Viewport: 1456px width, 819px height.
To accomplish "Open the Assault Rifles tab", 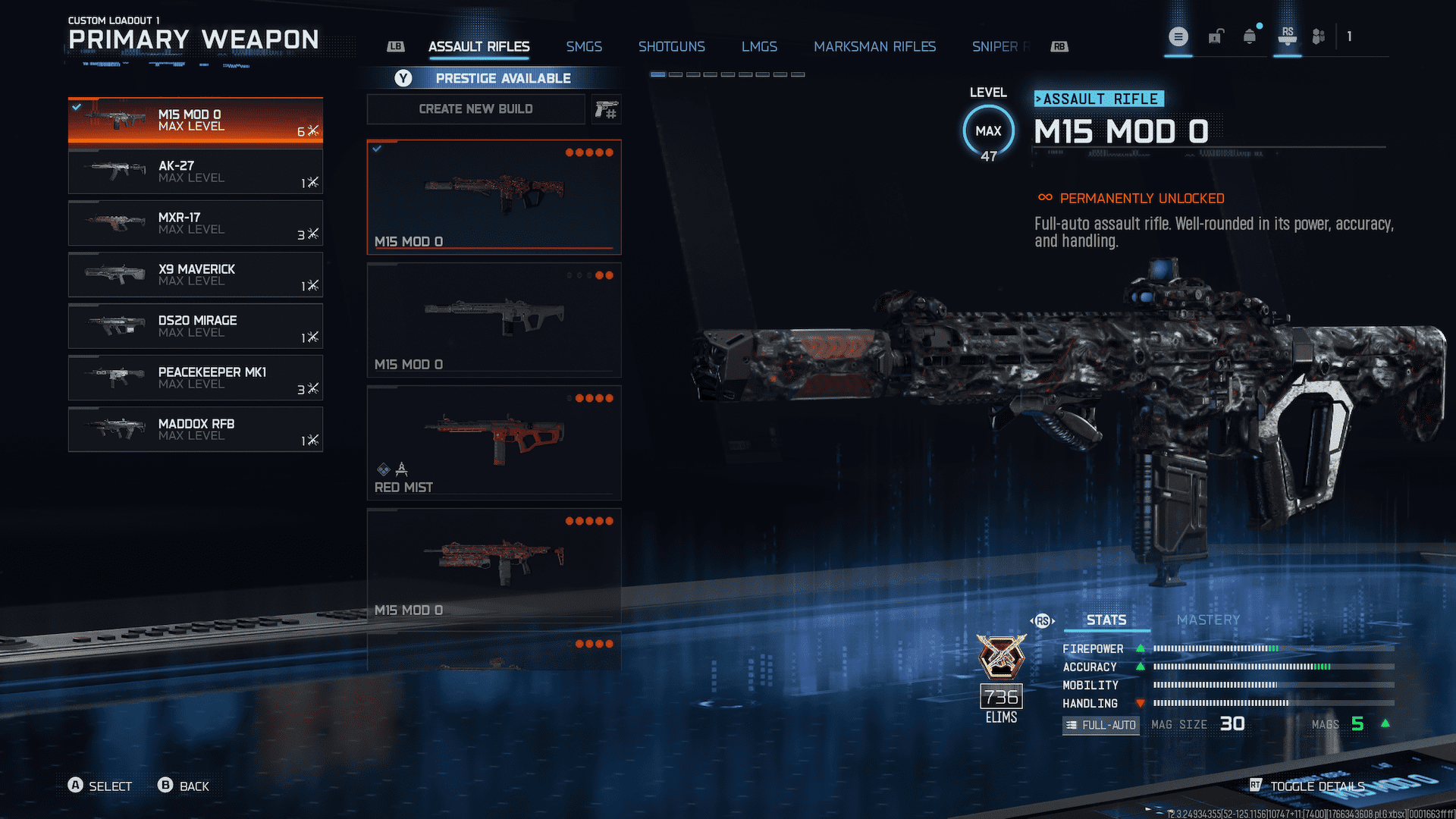I will click(479, 47).
